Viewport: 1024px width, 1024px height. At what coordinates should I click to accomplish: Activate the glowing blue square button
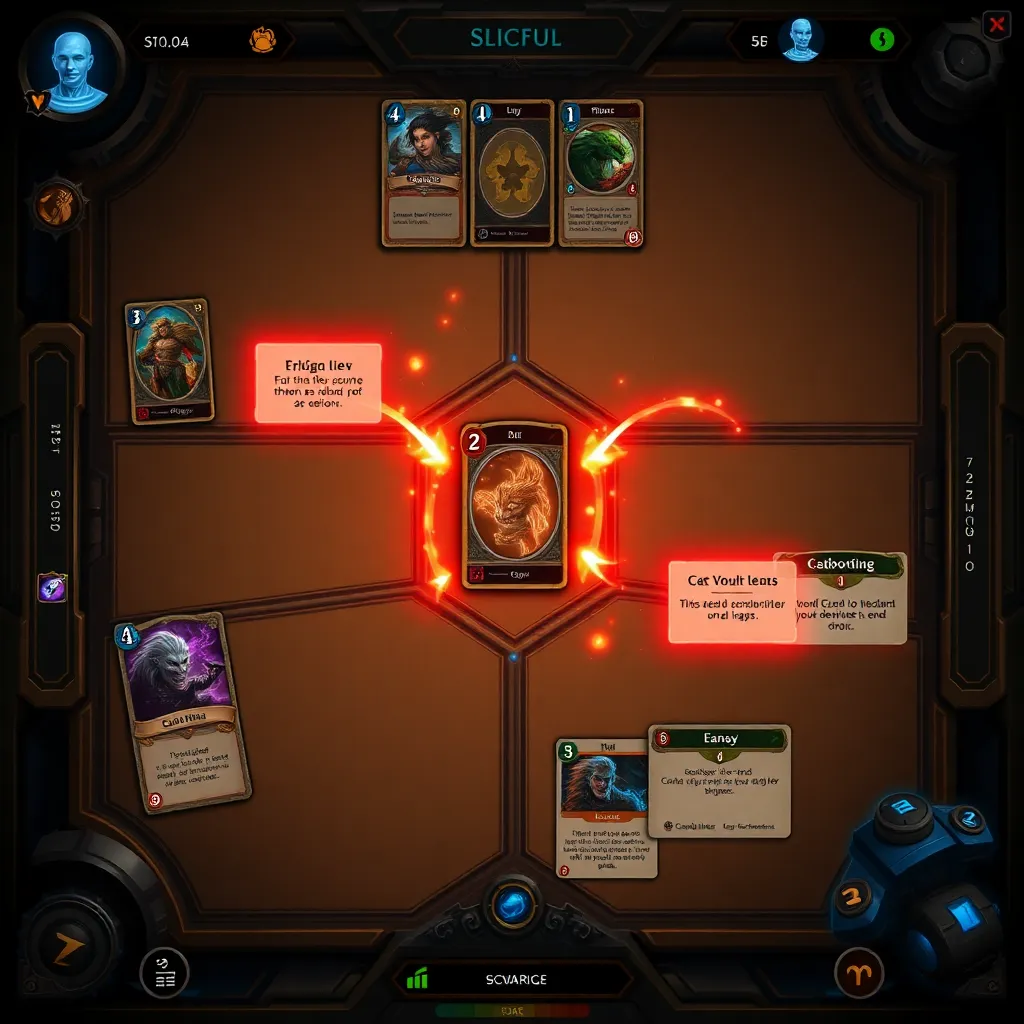962,916
